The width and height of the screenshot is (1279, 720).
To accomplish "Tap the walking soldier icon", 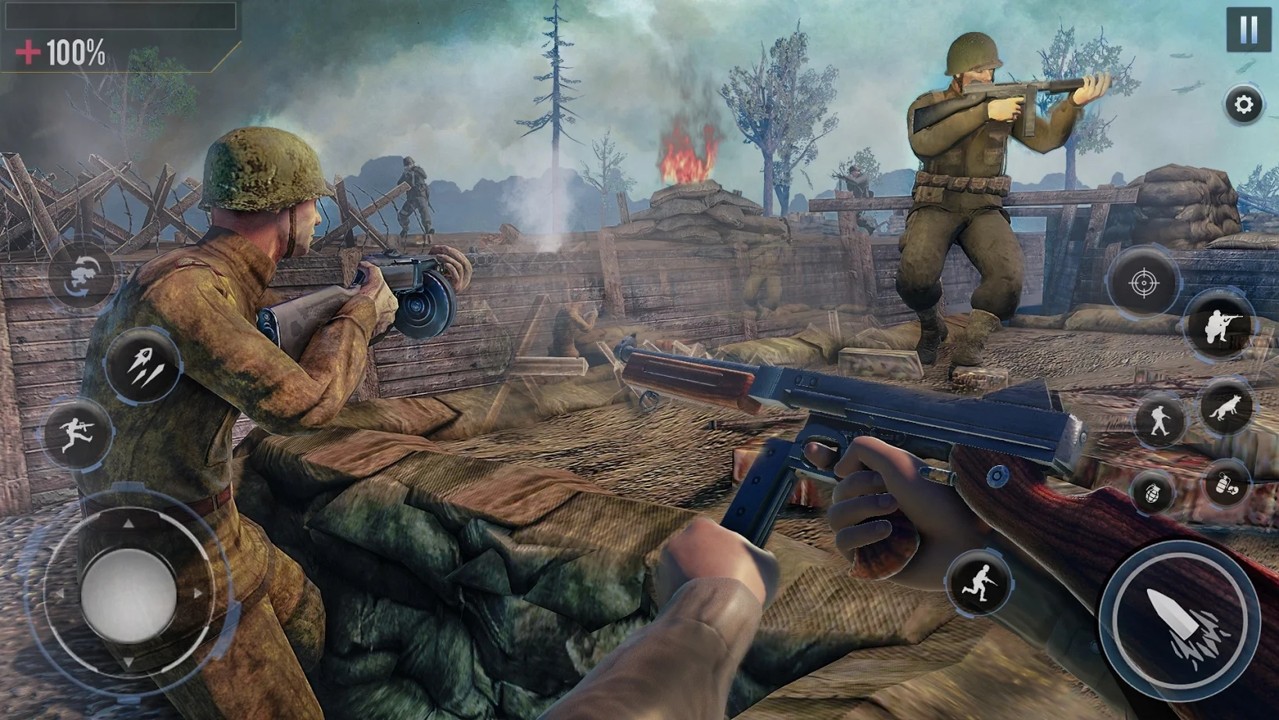I will point(1160,420).
